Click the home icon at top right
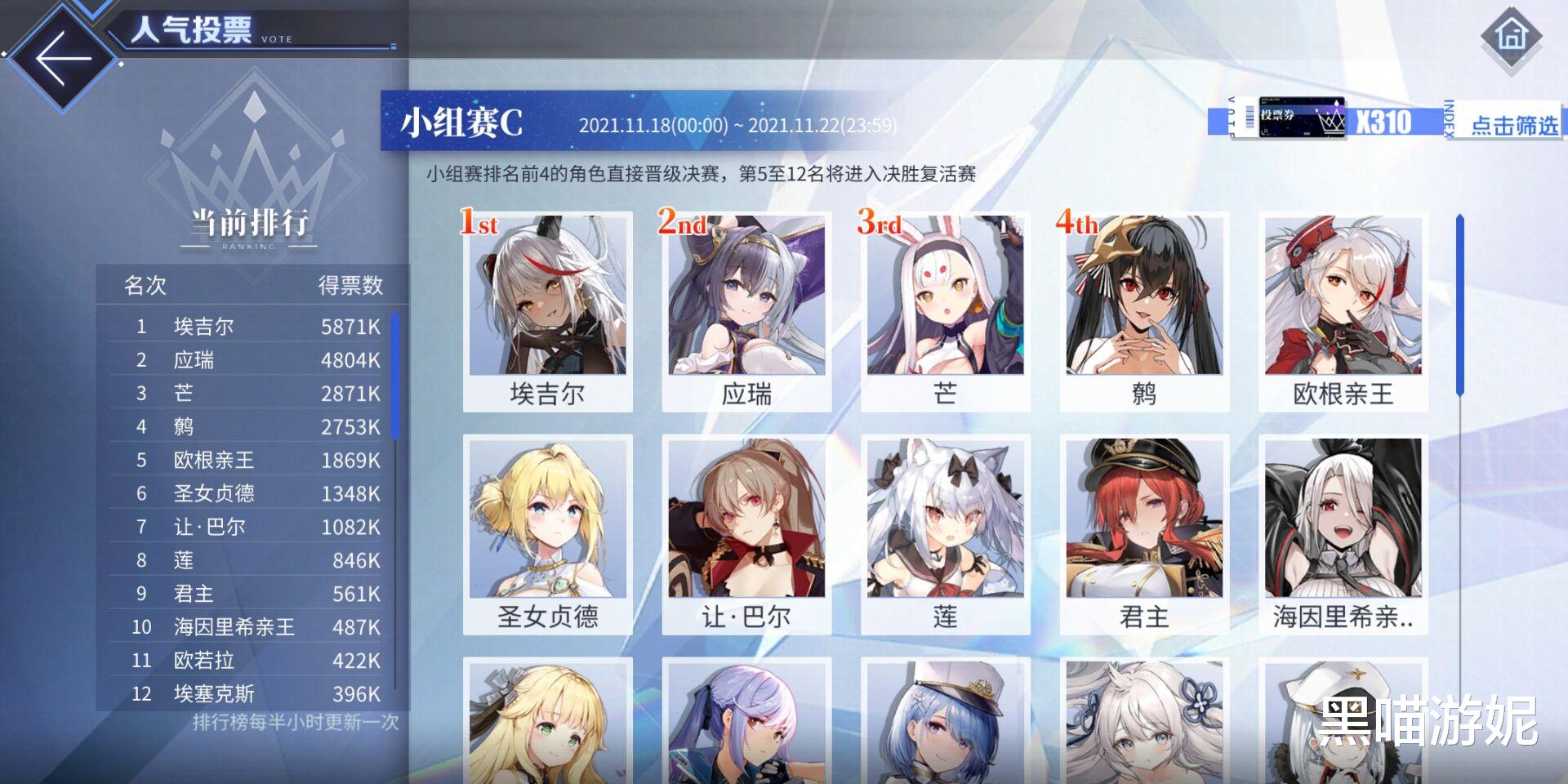 (1512, 36)
